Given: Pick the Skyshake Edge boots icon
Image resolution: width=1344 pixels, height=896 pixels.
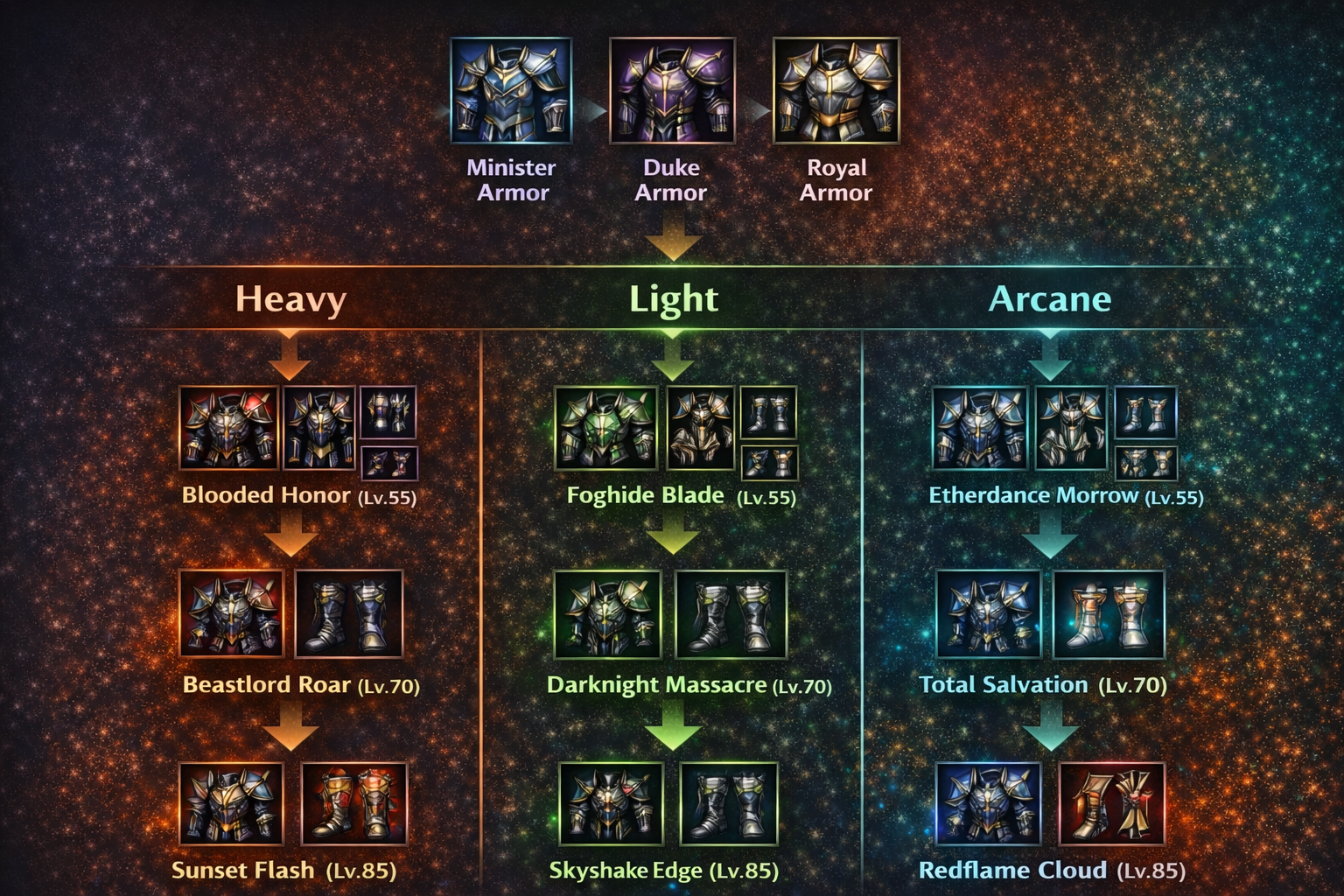Looking at the screenshot, I should point(729,803).
